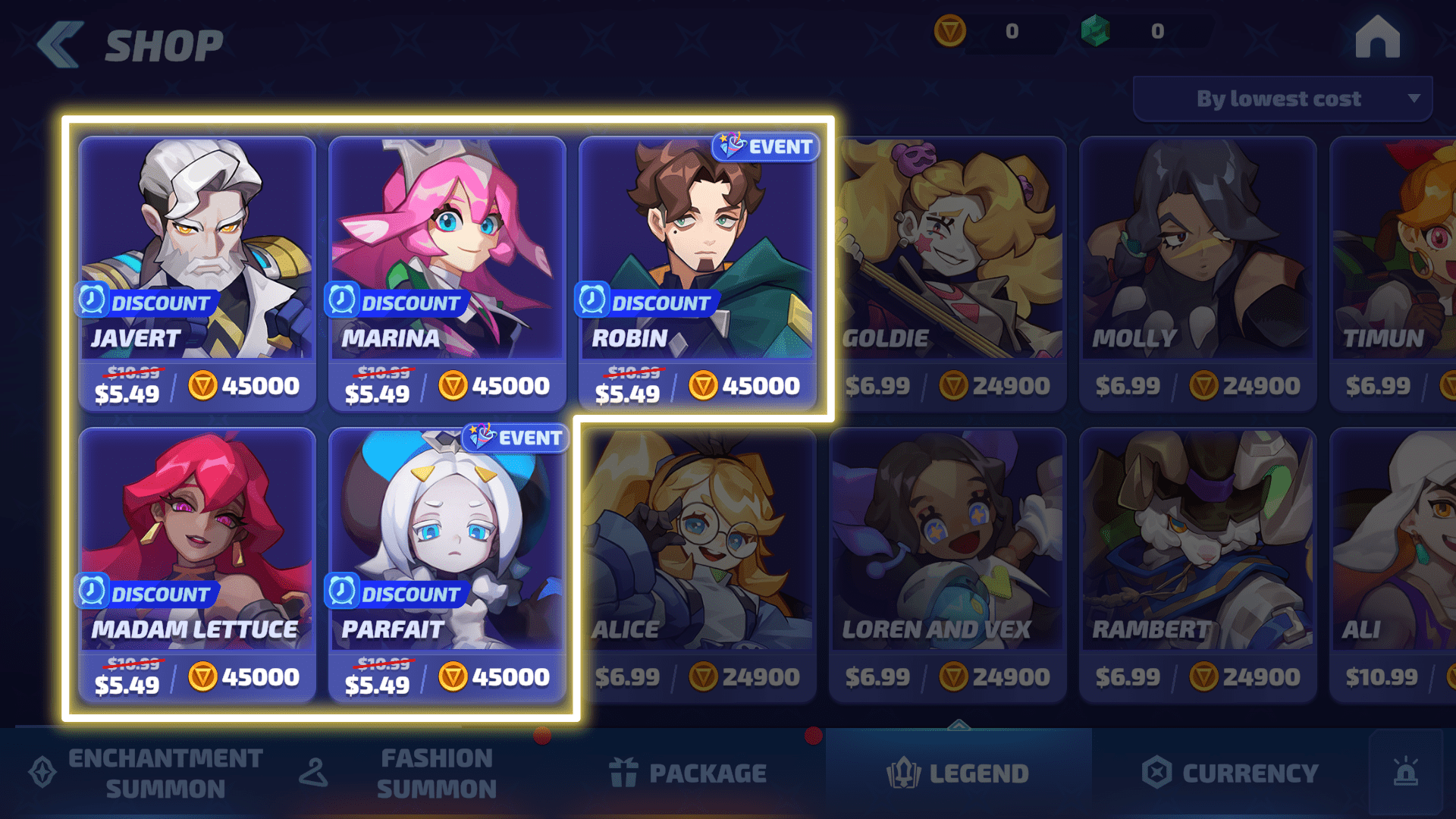Open the Package tab

(689, 773)
